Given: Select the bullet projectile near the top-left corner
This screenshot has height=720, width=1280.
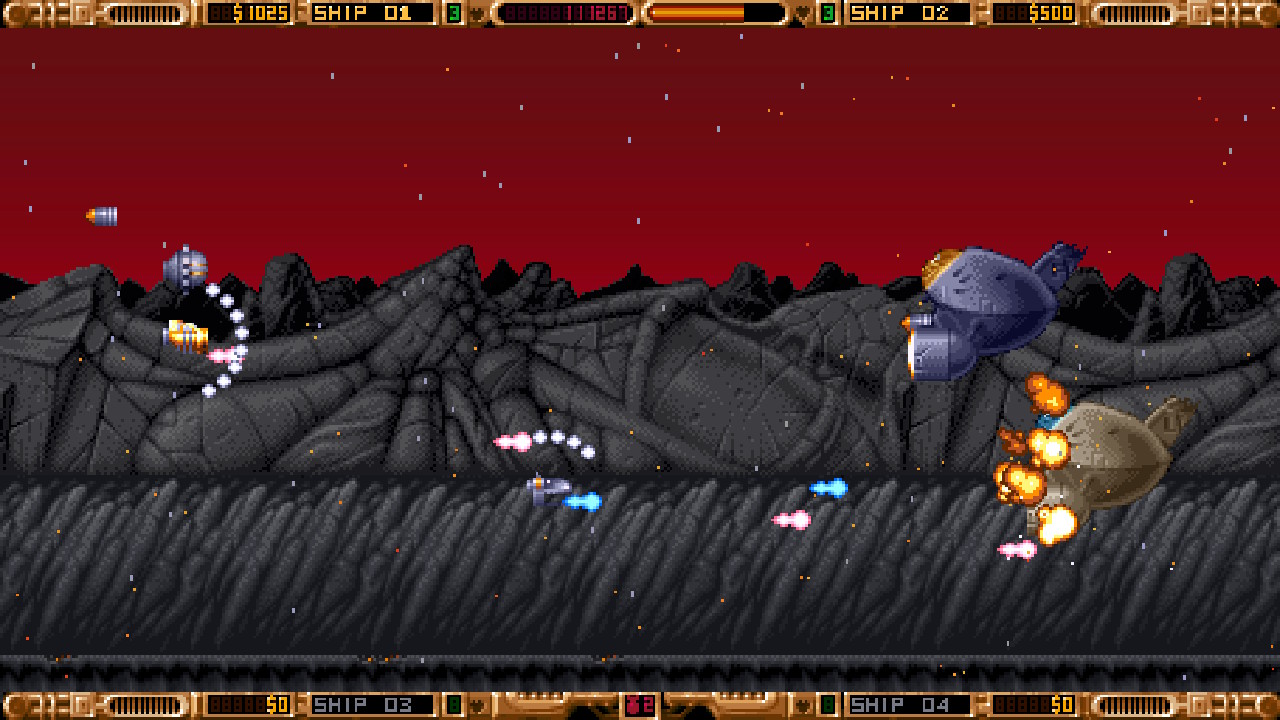Looking at the screenshot, I should (103, 214).
